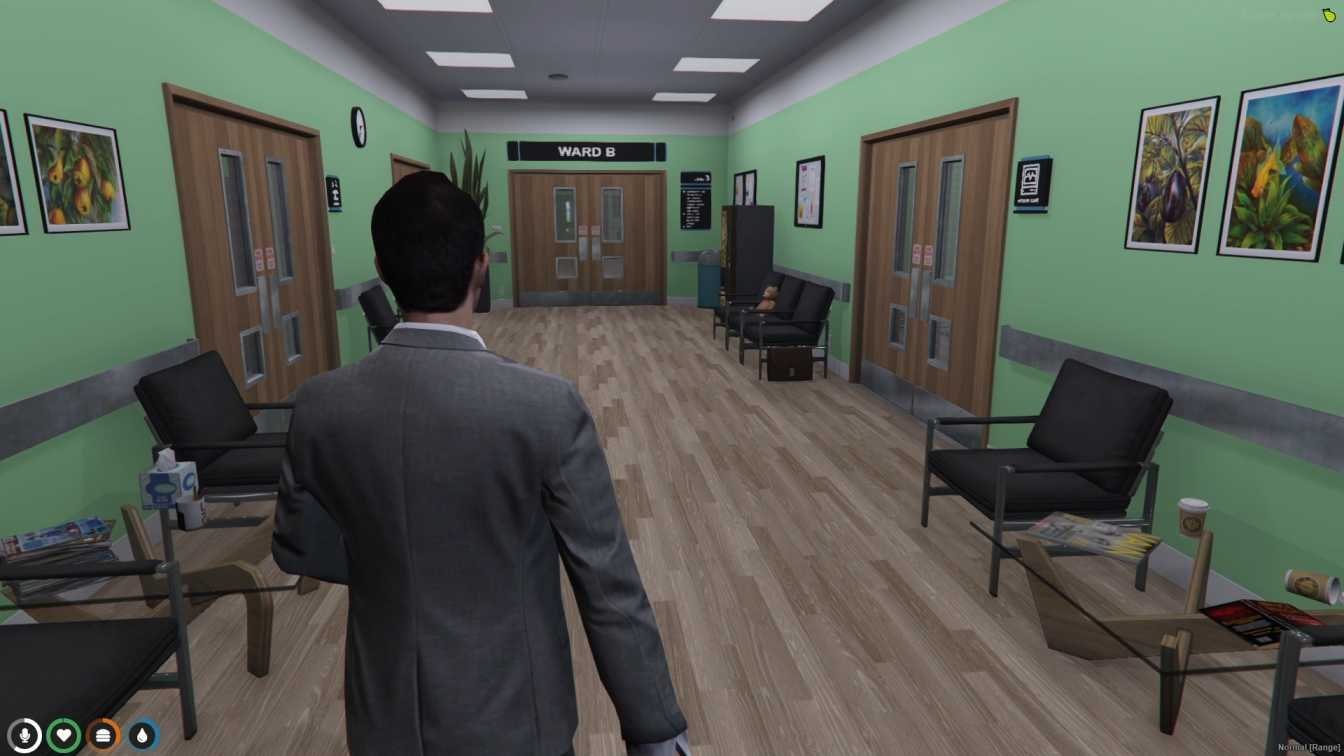Click the orange burger hunger icon
This screenshot has width=1344, height=756.
pyautogui.click(x=103, y=735)
